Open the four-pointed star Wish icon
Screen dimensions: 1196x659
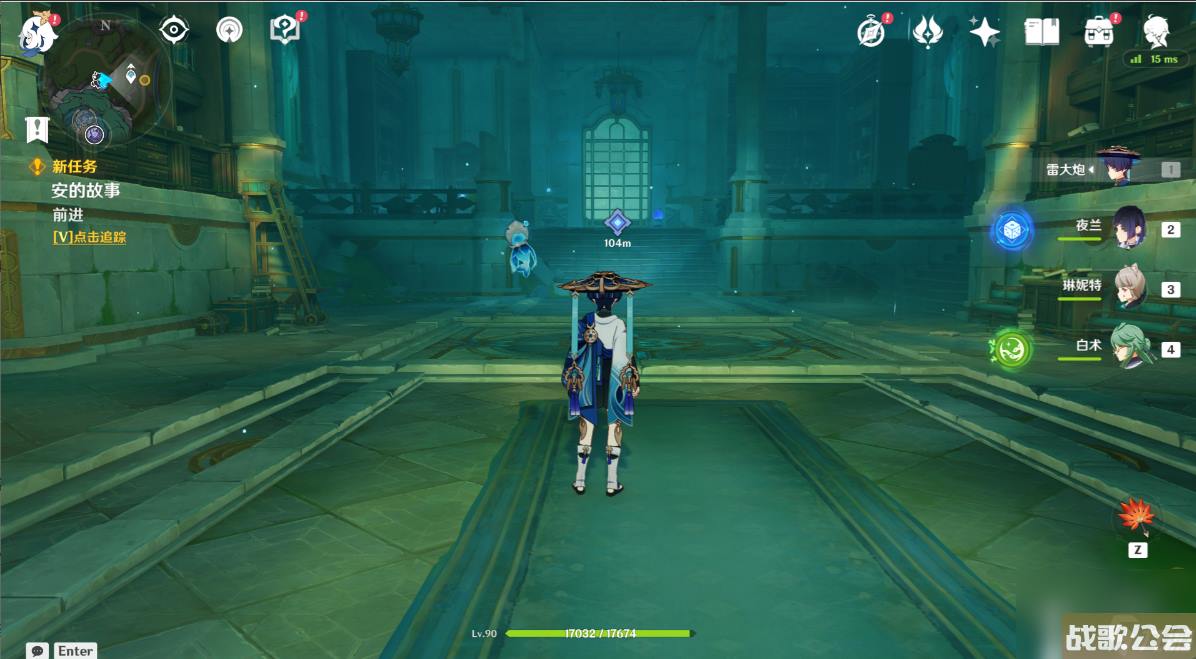click(x=985, y=32)
